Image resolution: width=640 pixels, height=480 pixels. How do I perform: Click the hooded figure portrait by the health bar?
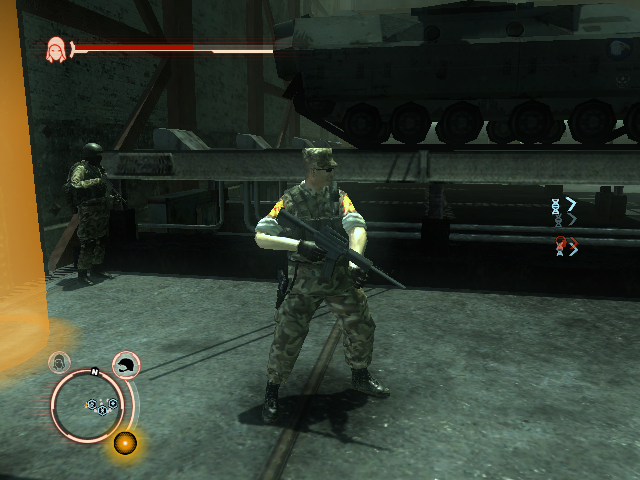pyautogui.click(x=56, y=49)
